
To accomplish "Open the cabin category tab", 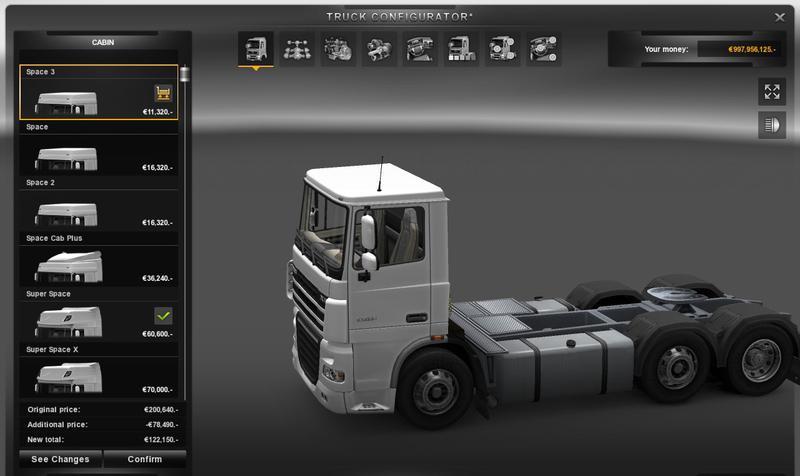I will (x=254, y=48).
